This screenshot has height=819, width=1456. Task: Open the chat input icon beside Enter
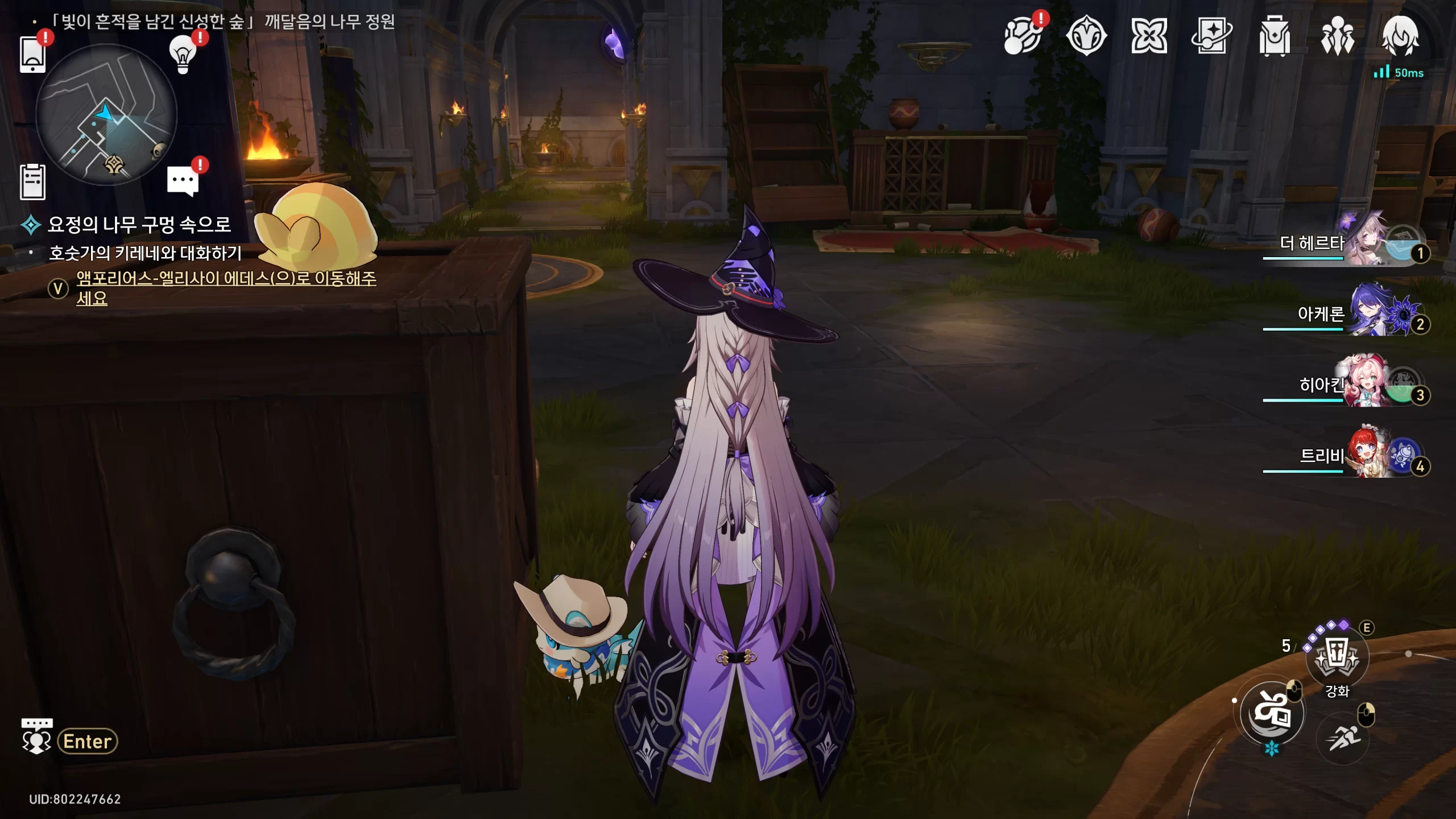coord(37,737)
